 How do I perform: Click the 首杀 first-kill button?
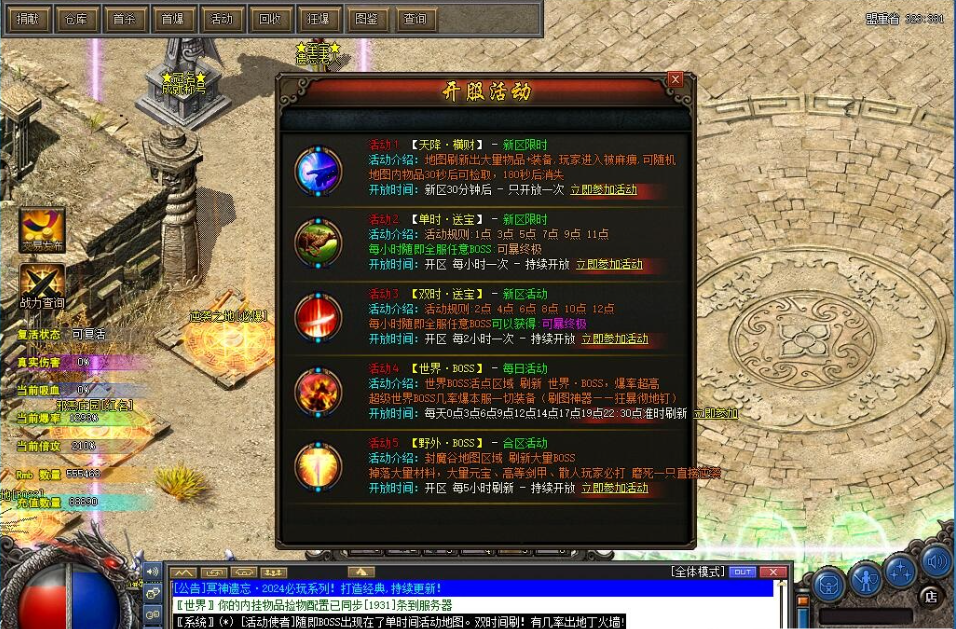tap(124, 19)
